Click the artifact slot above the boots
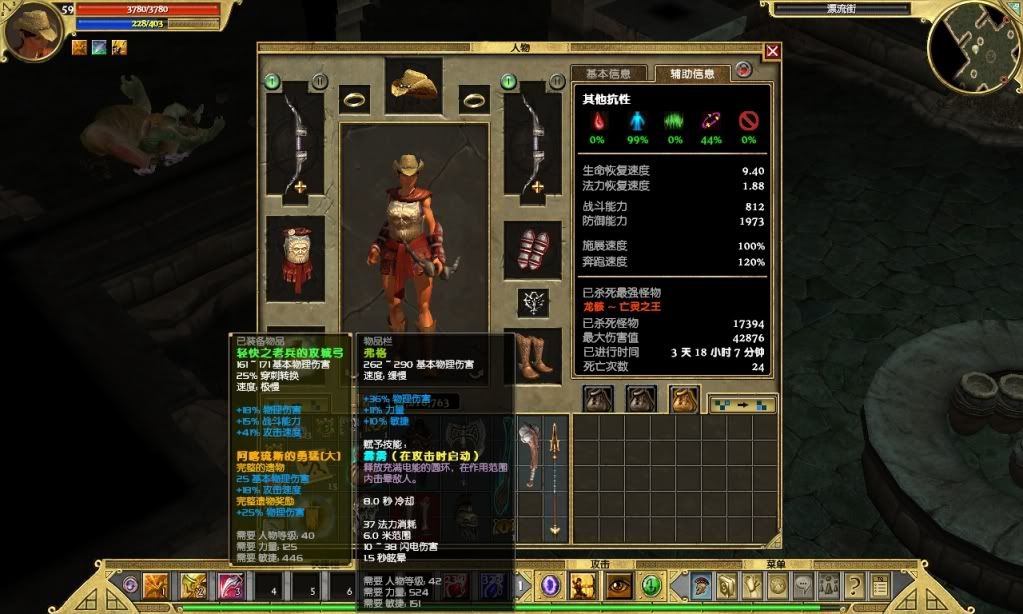The width and height of the screenshot is (1023, 614). click(x=532, y=302)
